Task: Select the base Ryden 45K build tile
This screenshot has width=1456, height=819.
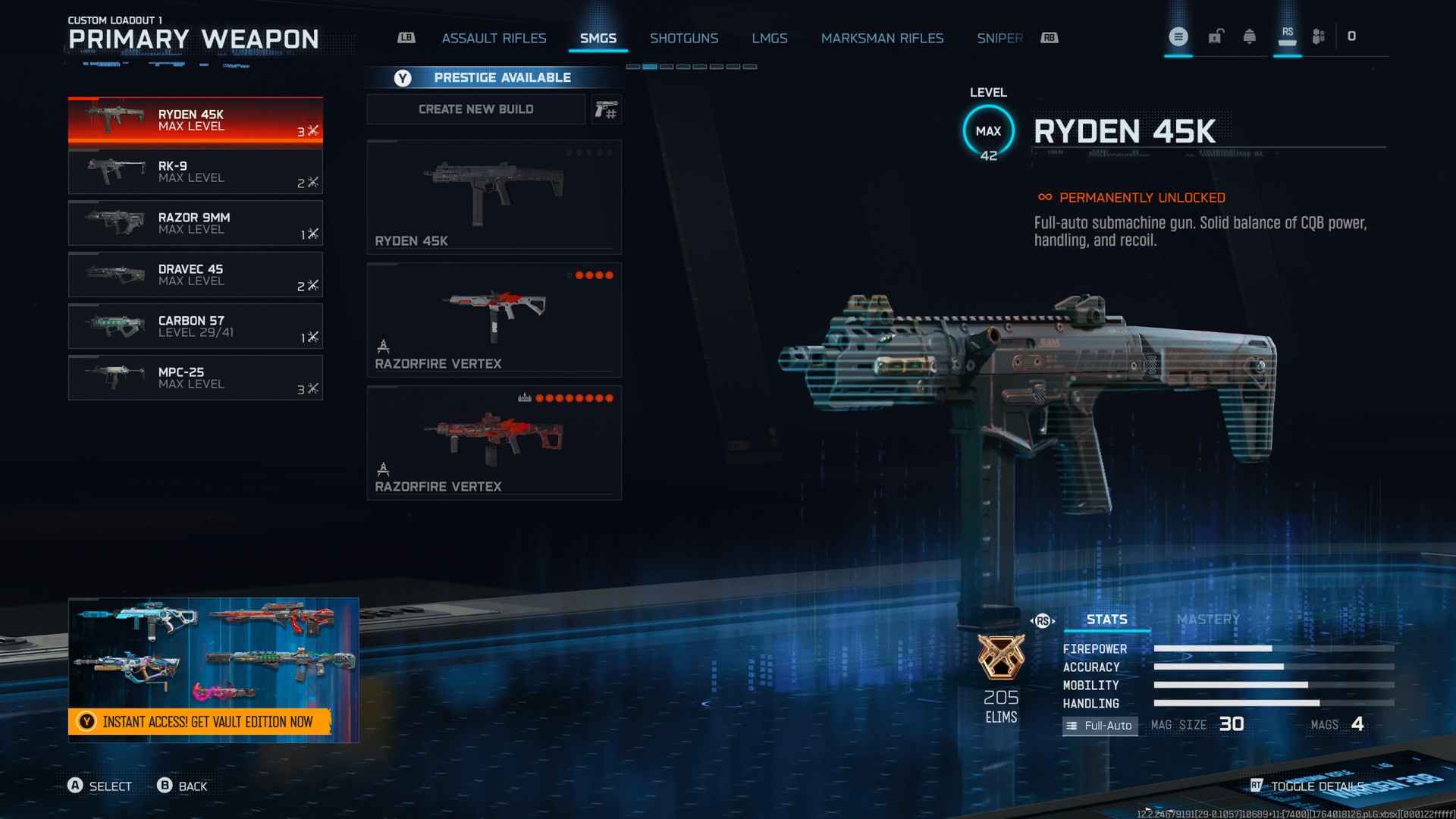Action: (494, 196)
